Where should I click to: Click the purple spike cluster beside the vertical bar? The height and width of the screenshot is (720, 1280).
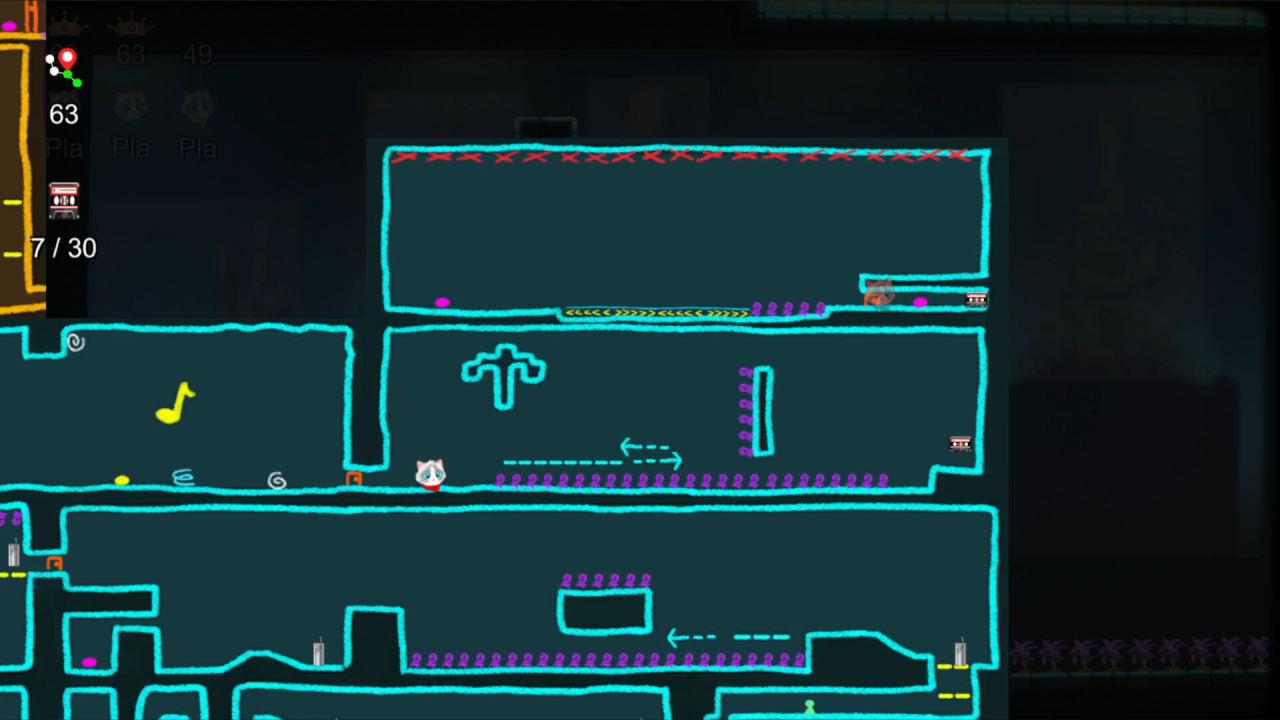coord(744,410)
